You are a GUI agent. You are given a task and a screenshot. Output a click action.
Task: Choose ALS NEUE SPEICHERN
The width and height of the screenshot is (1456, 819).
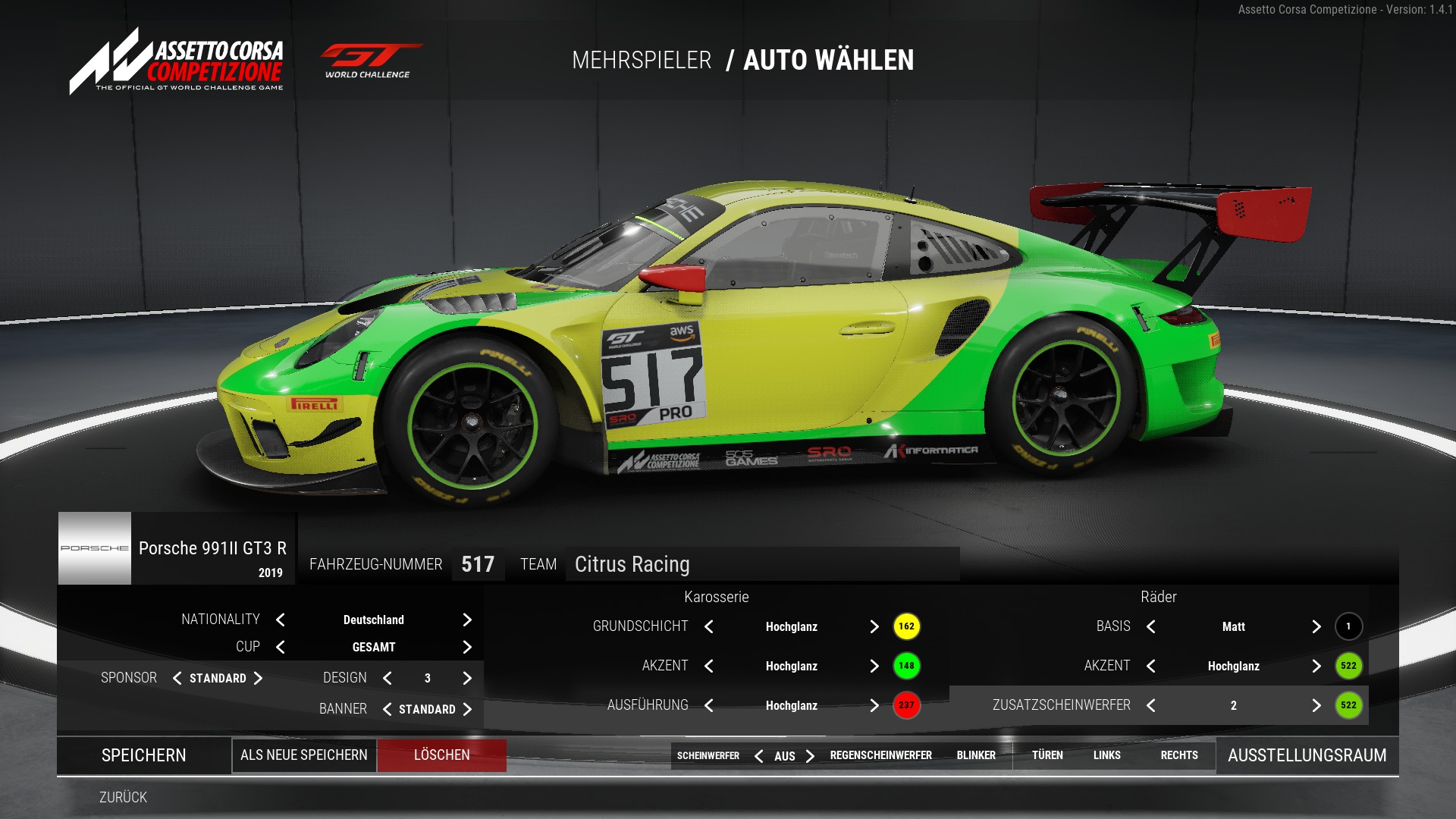[x=304, y=755]
